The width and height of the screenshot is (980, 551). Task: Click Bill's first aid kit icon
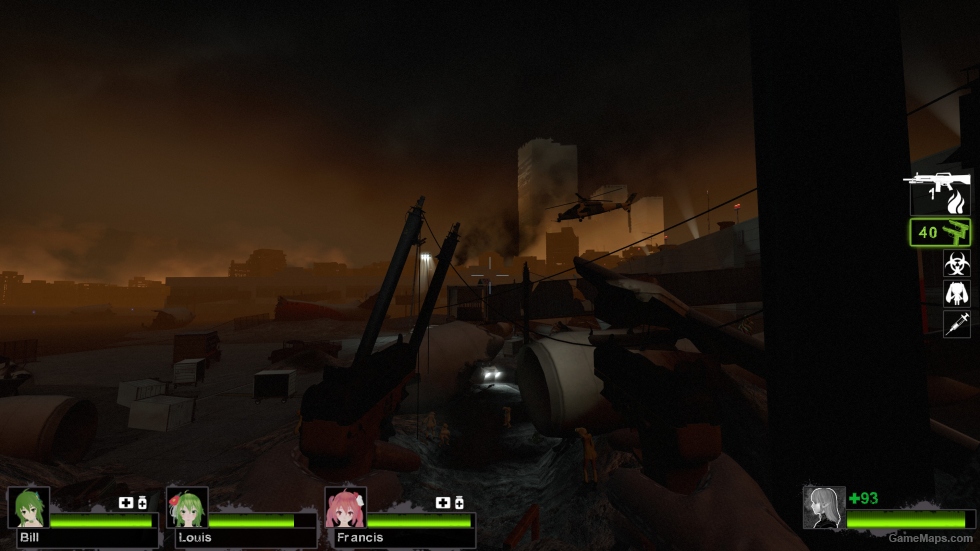[127, 502]
